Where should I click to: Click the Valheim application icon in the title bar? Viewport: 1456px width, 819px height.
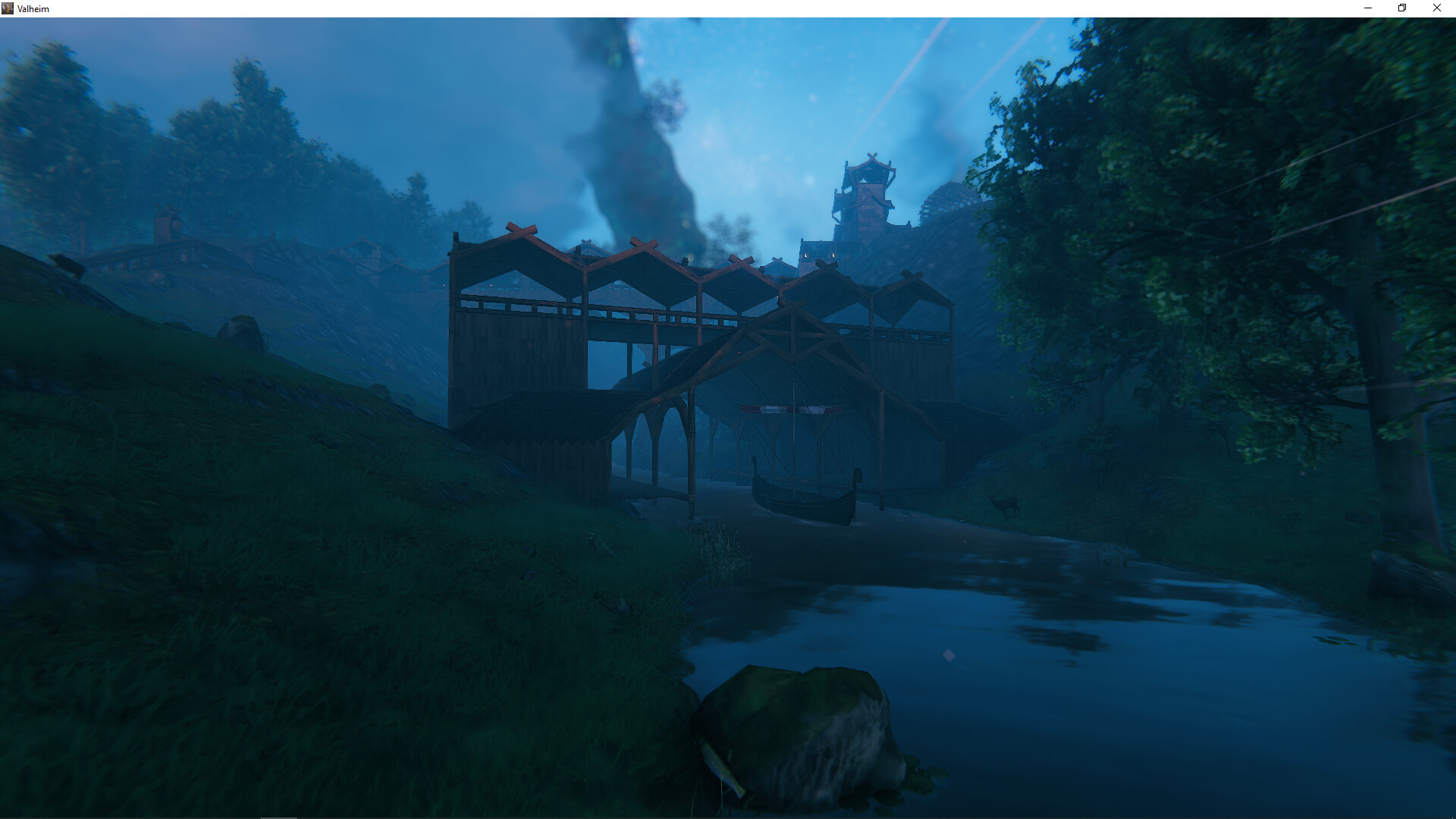8,8
